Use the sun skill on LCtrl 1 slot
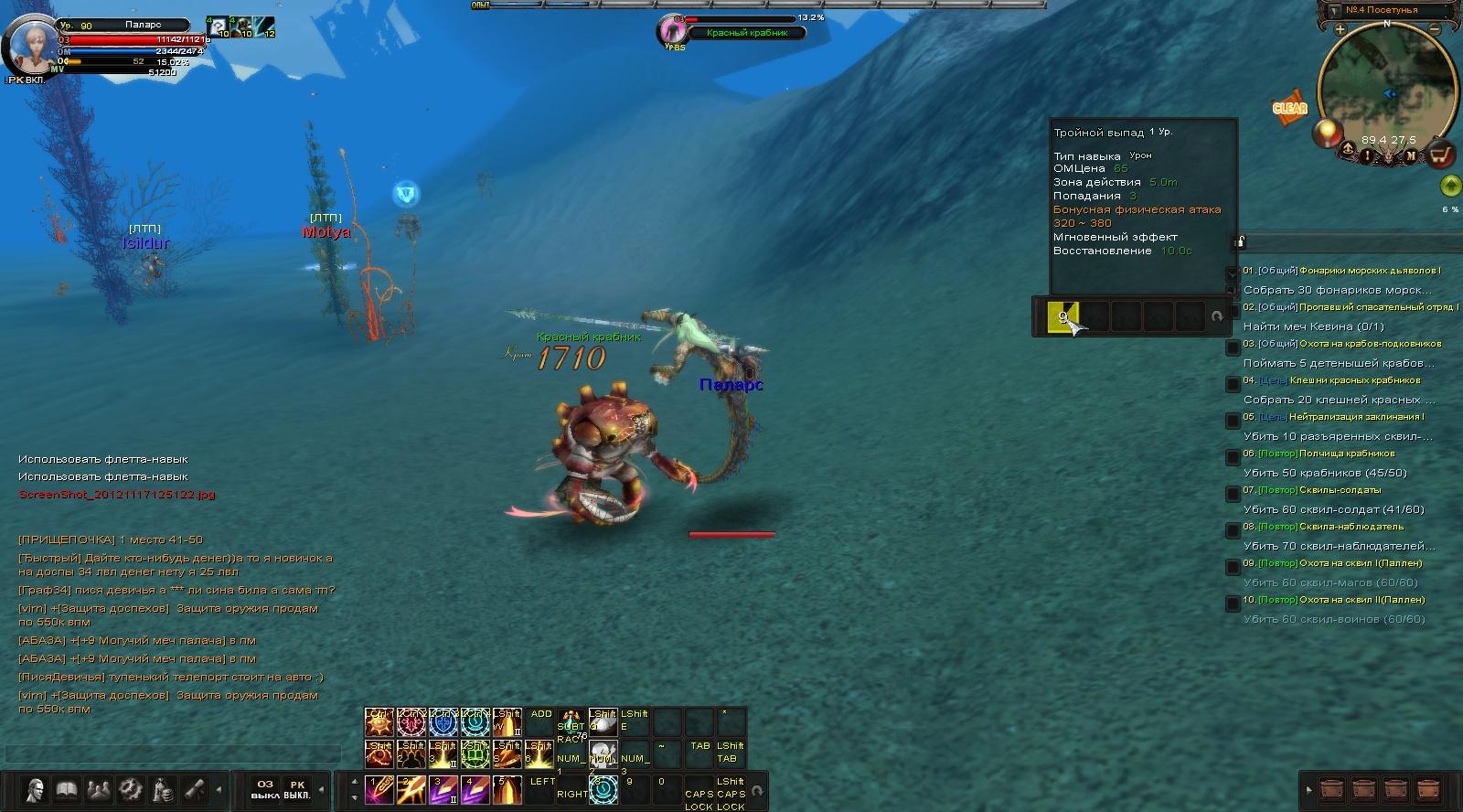This screenshot has height=812, width=1463. pyautogui.click(x=379, y=722)
